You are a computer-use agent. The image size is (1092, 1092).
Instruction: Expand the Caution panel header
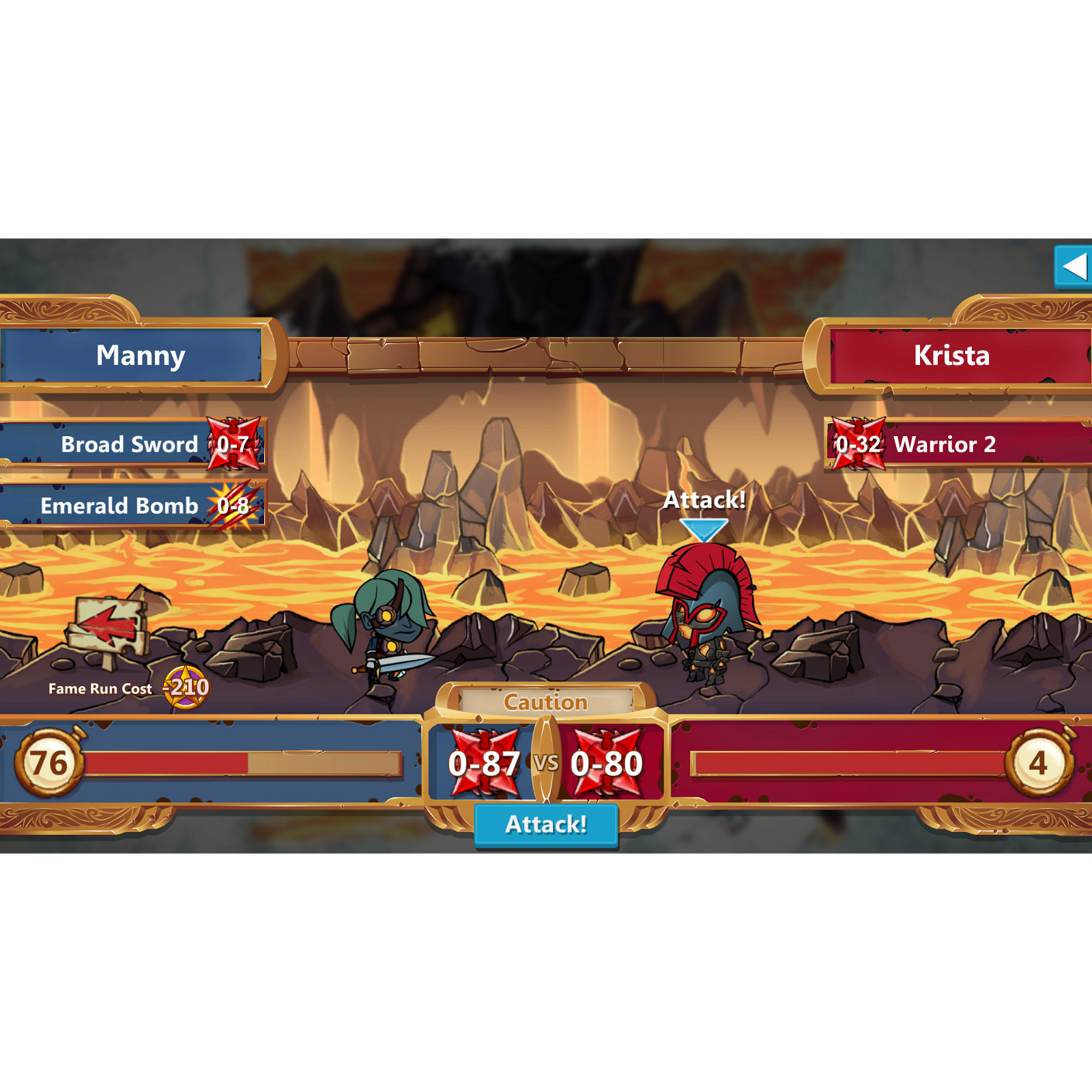(545, 701)
